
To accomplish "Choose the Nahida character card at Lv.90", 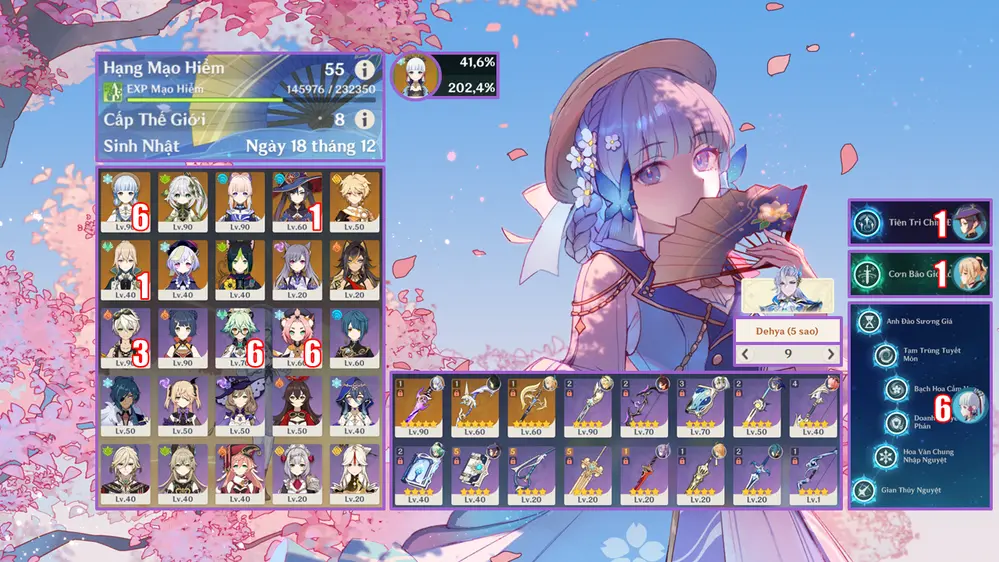I will tap(183, 198).
